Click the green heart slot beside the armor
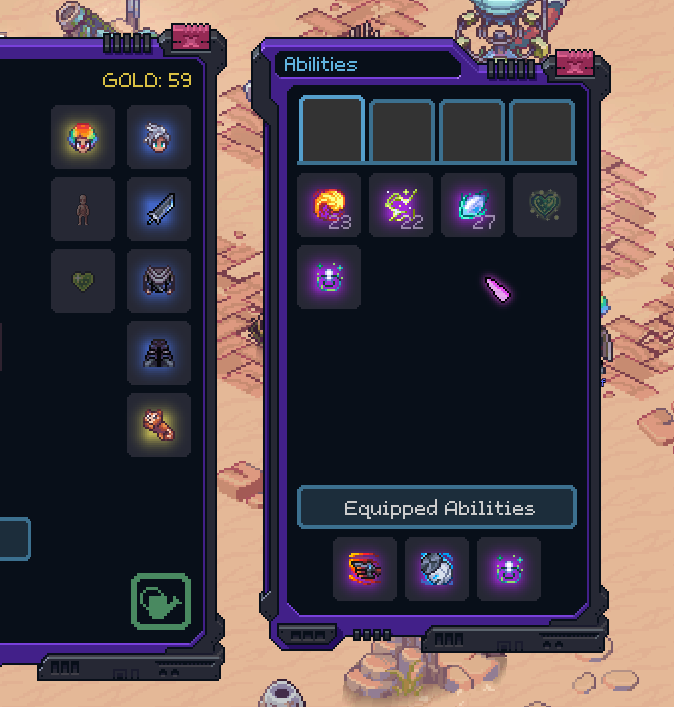The height and width of the screenshot is (707, 674). point(83,281)
